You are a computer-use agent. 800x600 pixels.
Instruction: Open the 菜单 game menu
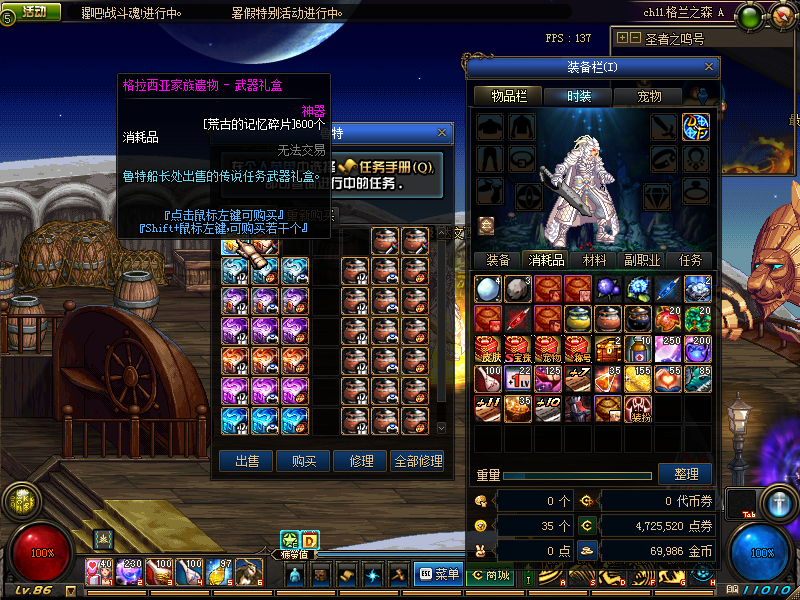click(438, 574)
